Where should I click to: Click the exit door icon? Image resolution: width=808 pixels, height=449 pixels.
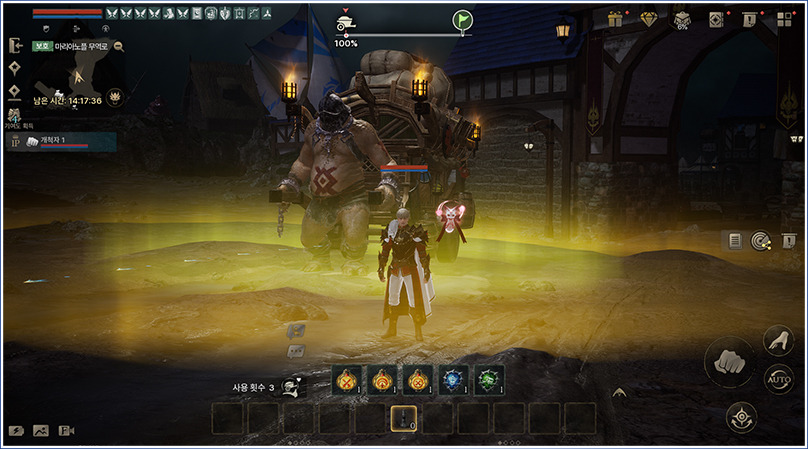coord(15,45)
